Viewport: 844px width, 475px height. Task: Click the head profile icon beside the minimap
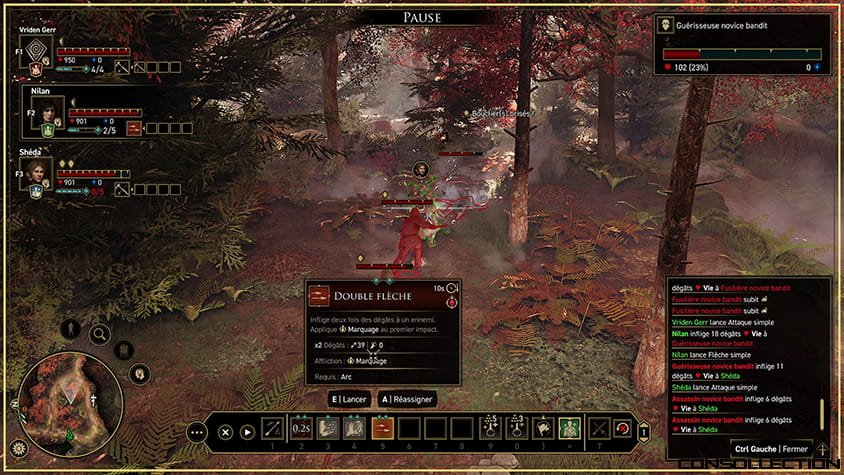[141, 375]
